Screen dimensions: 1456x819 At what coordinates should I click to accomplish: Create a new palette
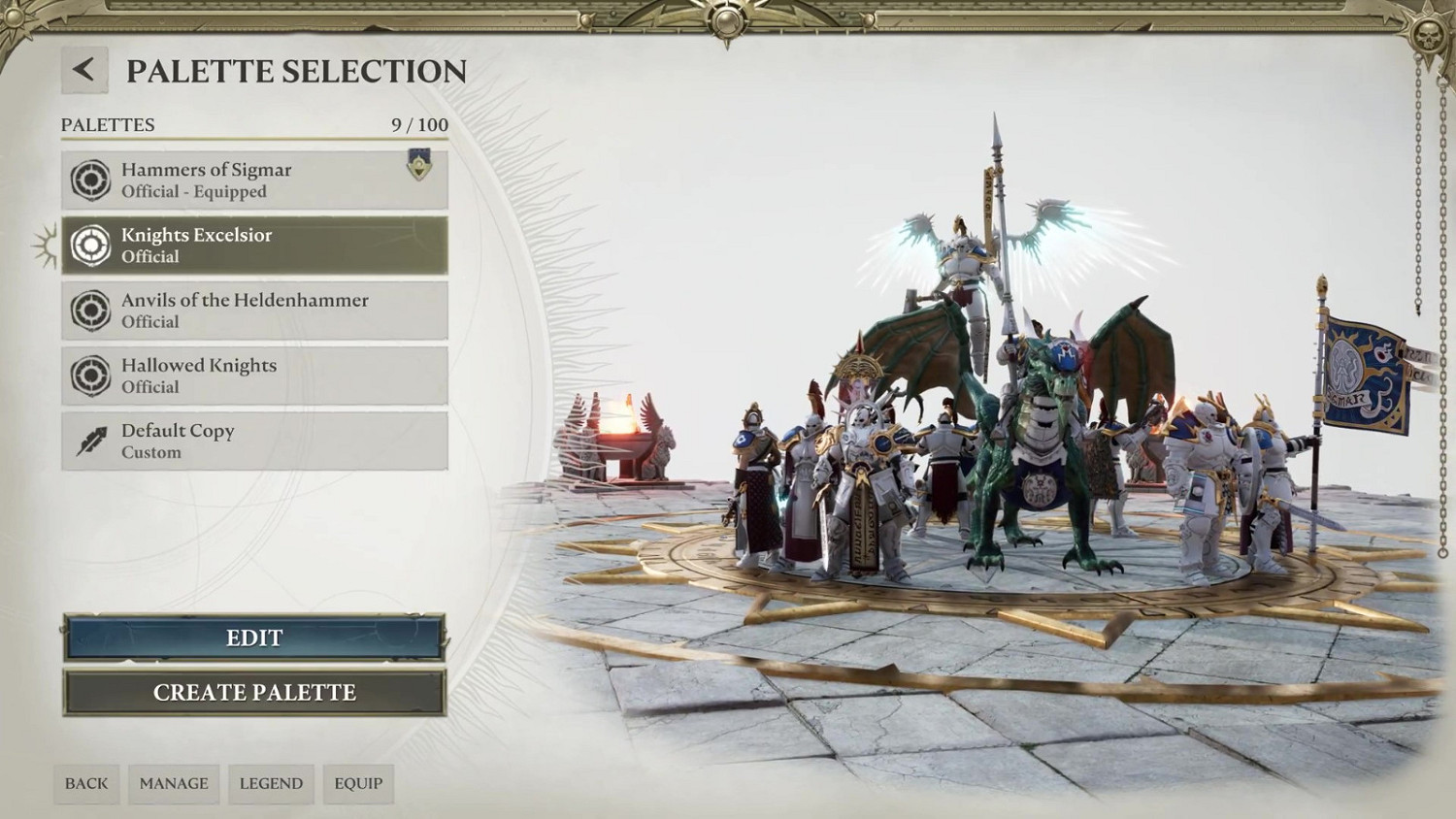click(254, 692)
